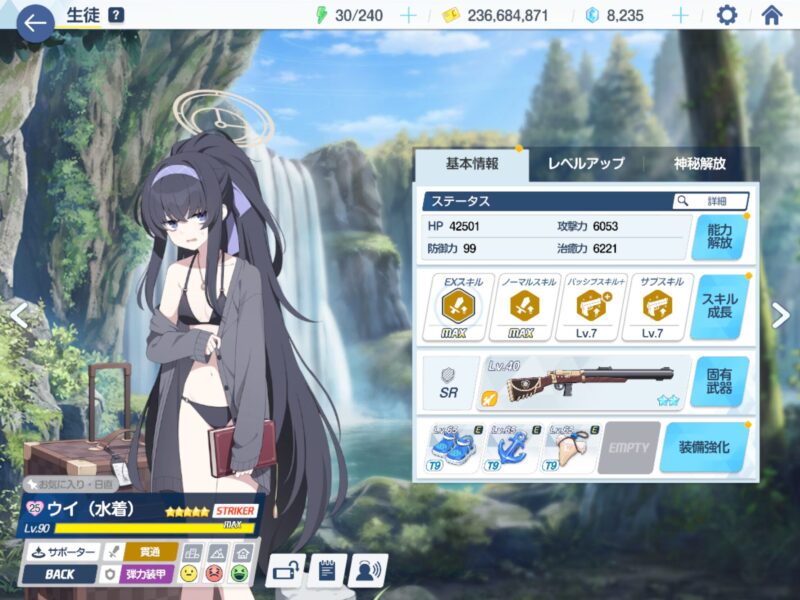
Task: Switch to the レベルアップ tab
Action: (585, 163)
